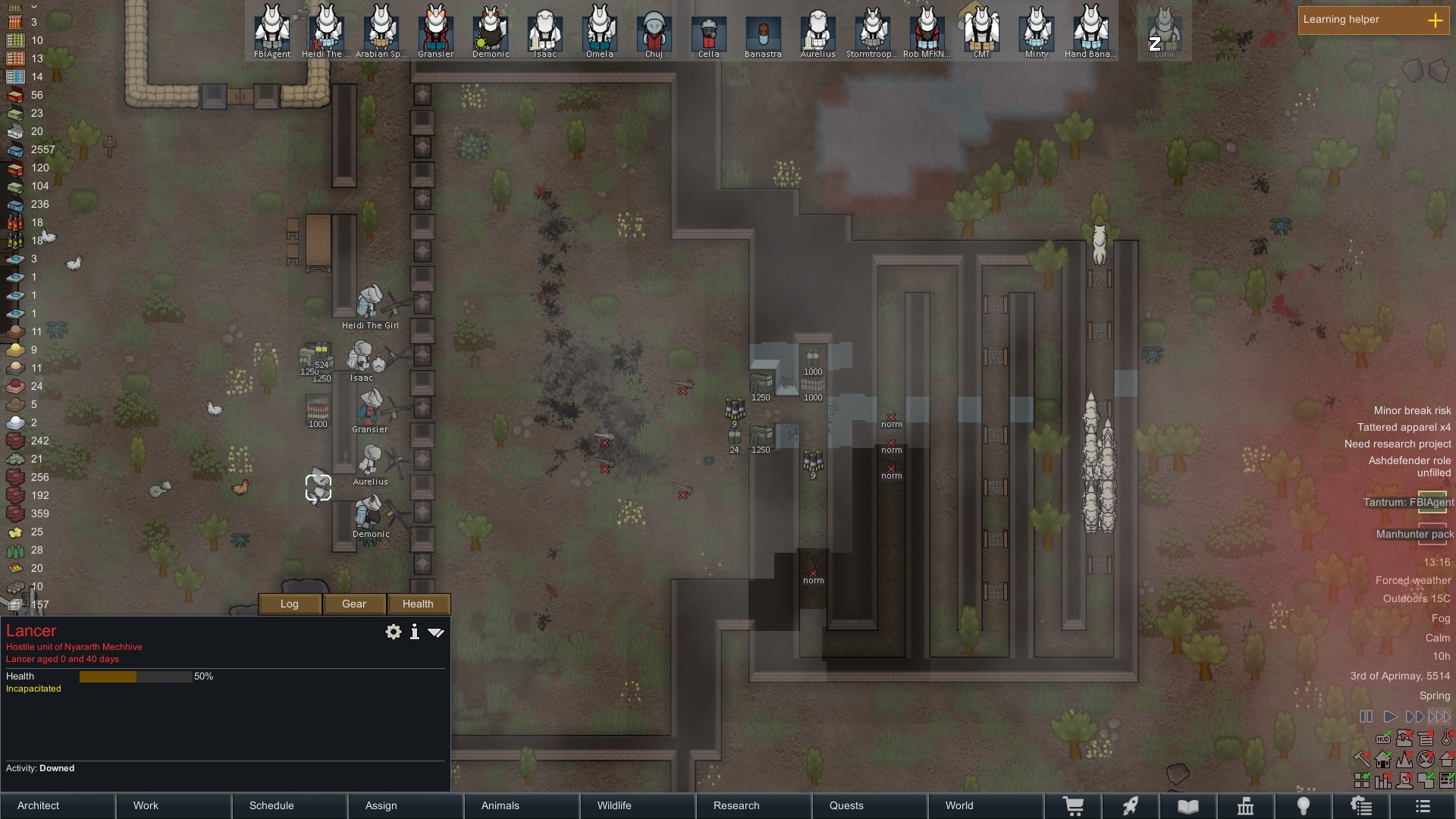Expand the Learning helper with the plus button
This screenshot has width=1456, height=819.
(1436, 21)
